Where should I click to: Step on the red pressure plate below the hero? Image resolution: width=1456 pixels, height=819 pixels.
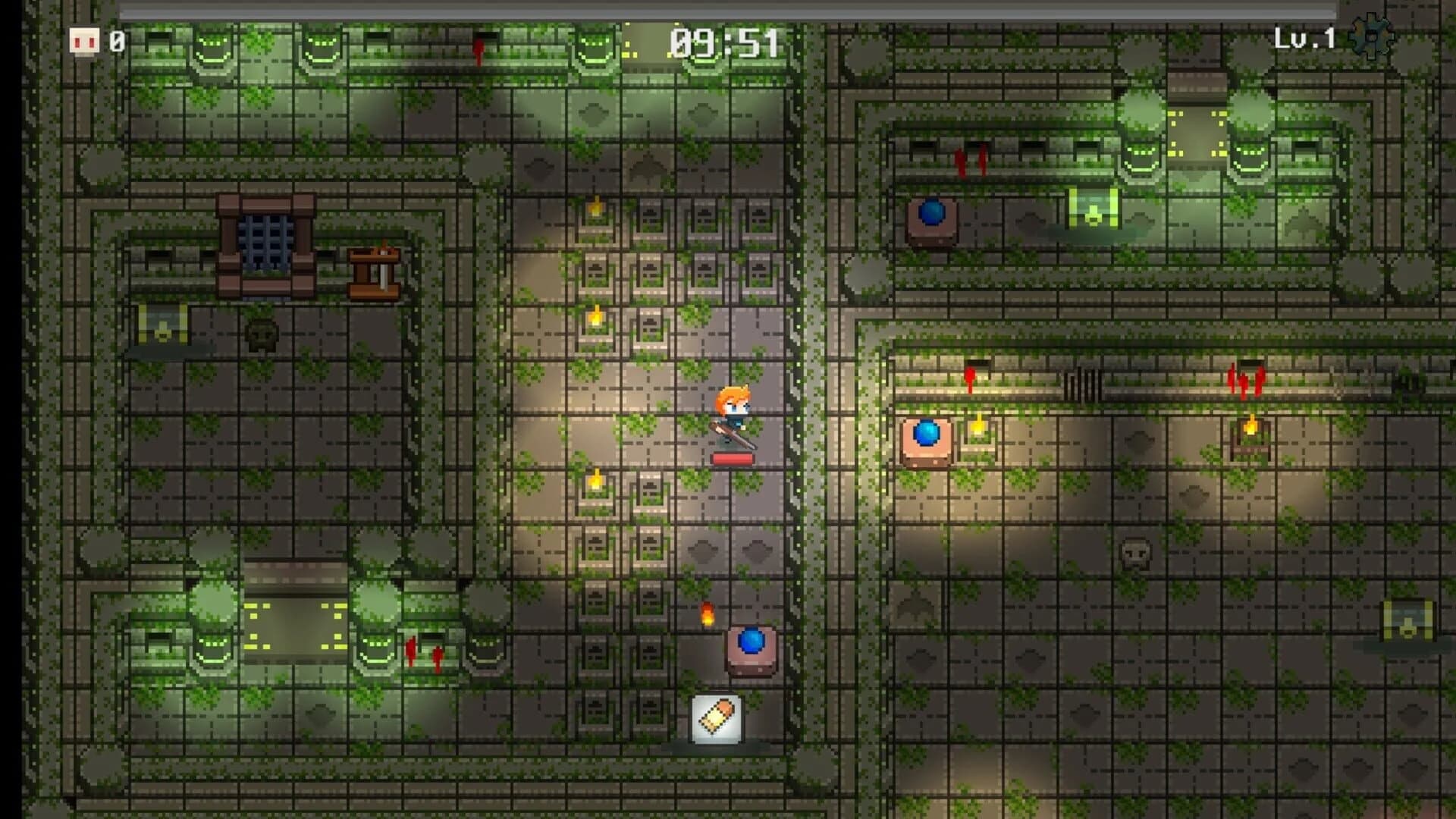(733, 459)
